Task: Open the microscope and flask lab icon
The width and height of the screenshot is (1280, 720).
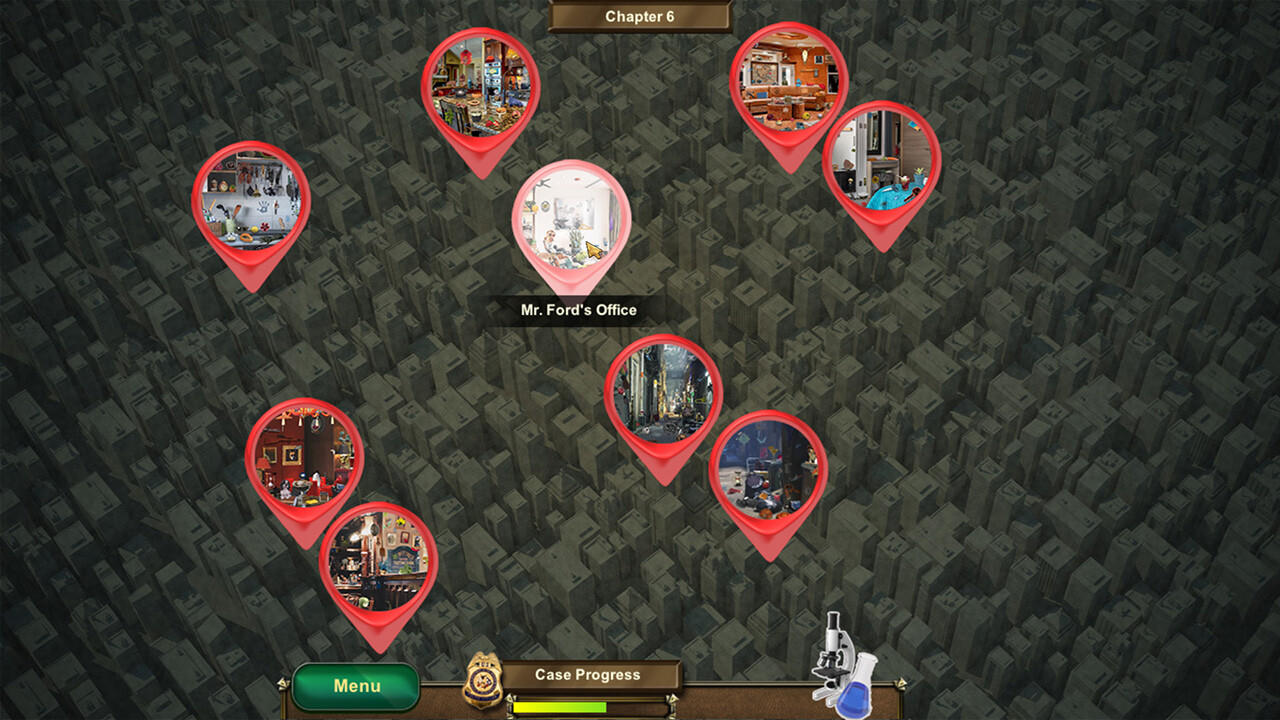Action: point(842,664)
